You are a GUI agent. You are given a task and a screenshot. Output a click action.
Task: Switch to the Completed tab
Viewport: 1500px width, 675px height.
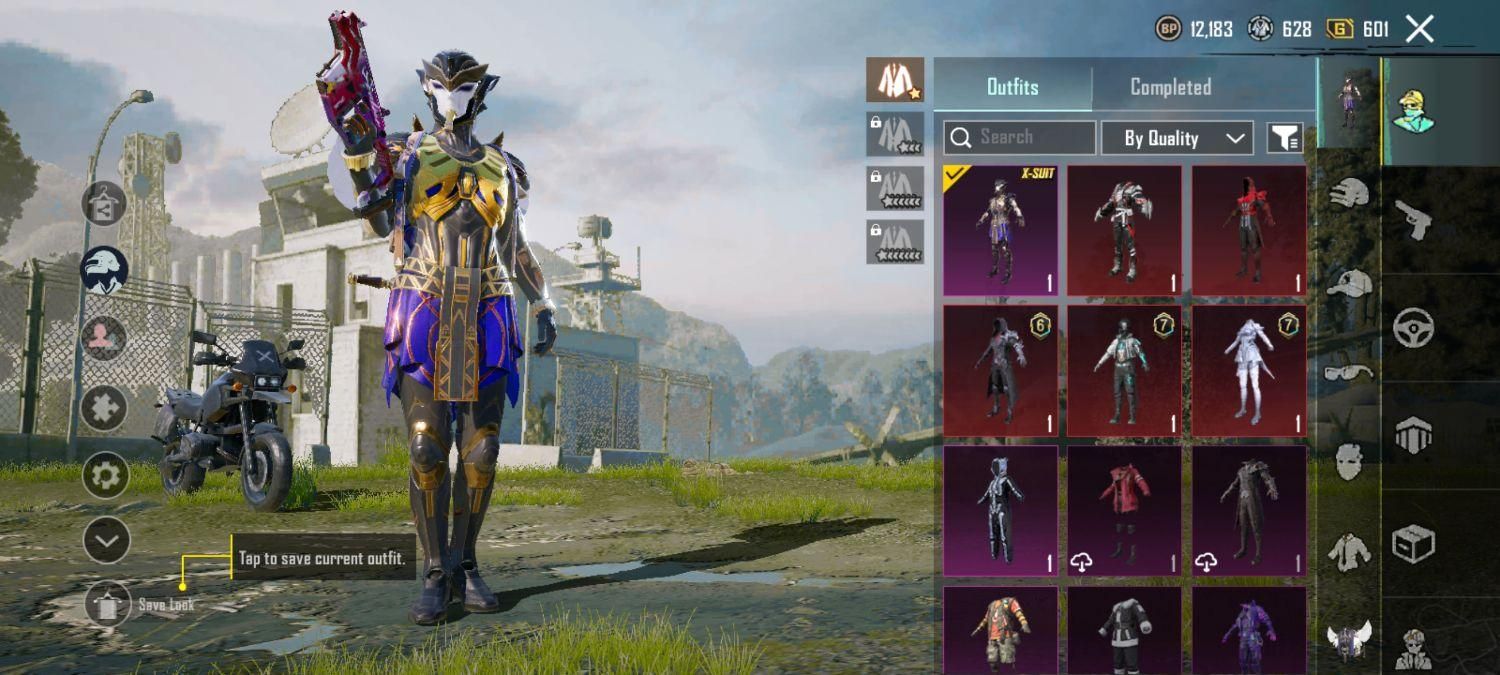pos(1170,87)
